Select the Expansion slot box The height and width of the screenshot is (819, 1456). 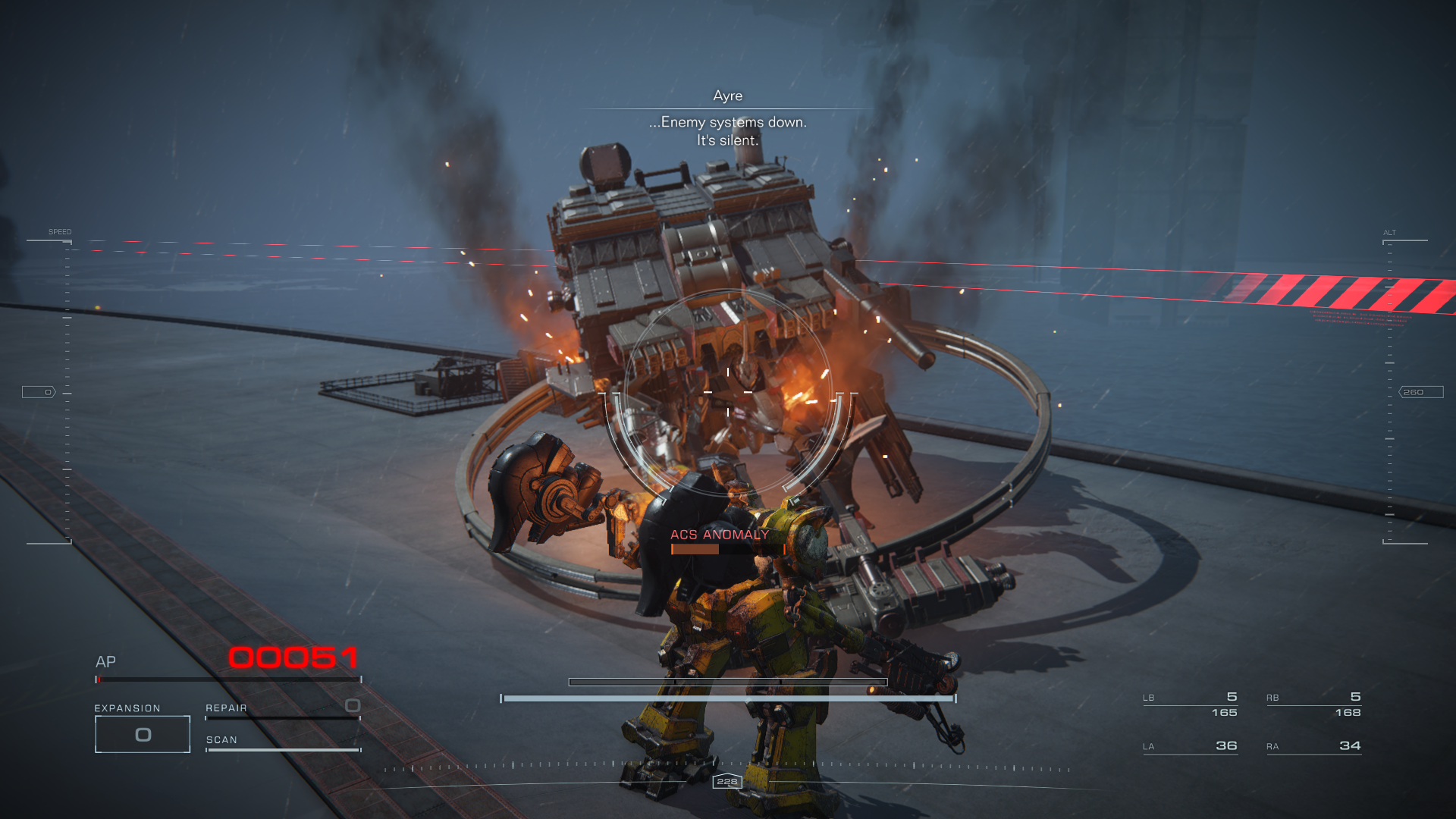point(143,734)
